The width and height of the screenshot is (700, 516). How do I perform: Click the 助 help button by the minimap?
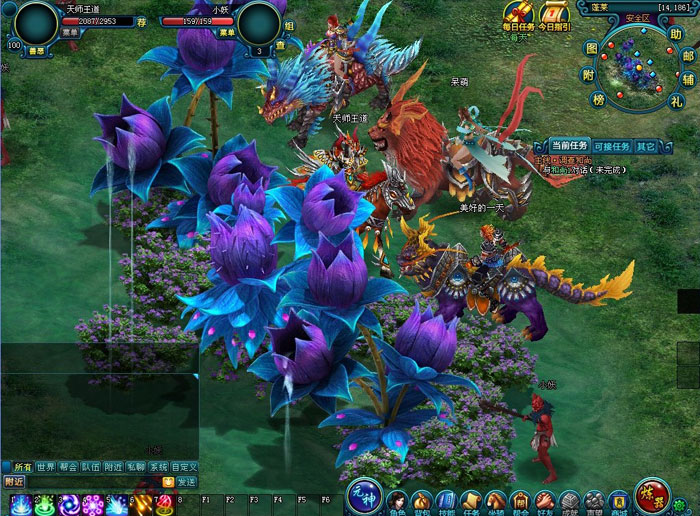coord(675,35)
